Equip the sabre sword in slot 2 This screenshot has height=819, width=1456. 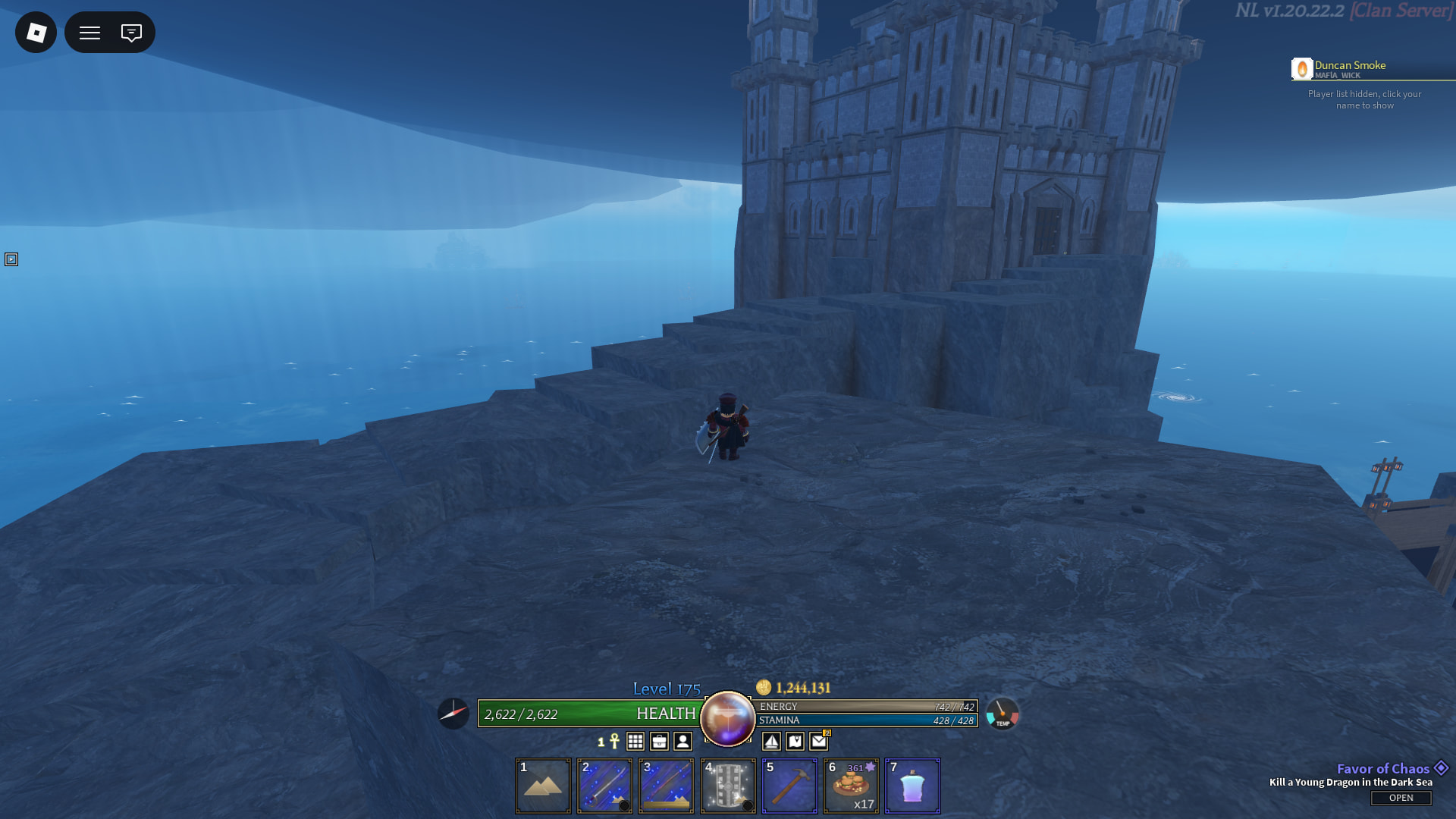604,786
